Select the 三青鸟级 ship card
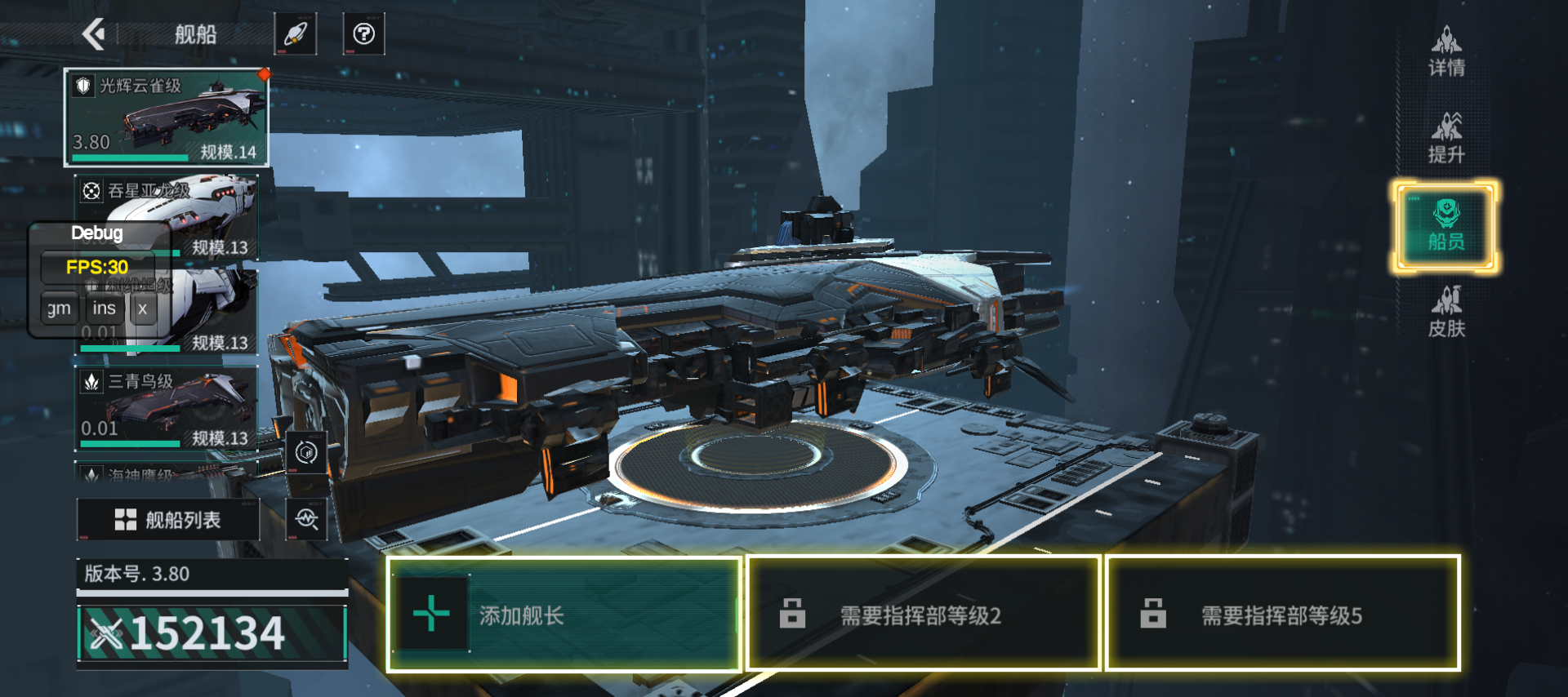This screenshot has width=1568, height=697. pyautogui.click(x=167, y=407)
